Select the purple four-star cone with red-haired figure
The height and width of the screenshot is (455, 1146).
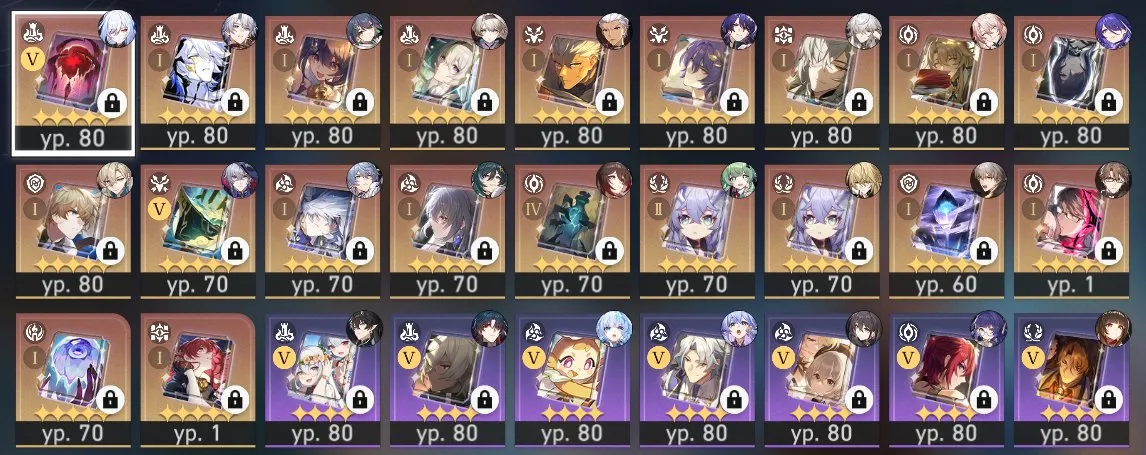[x=949, y=380]
